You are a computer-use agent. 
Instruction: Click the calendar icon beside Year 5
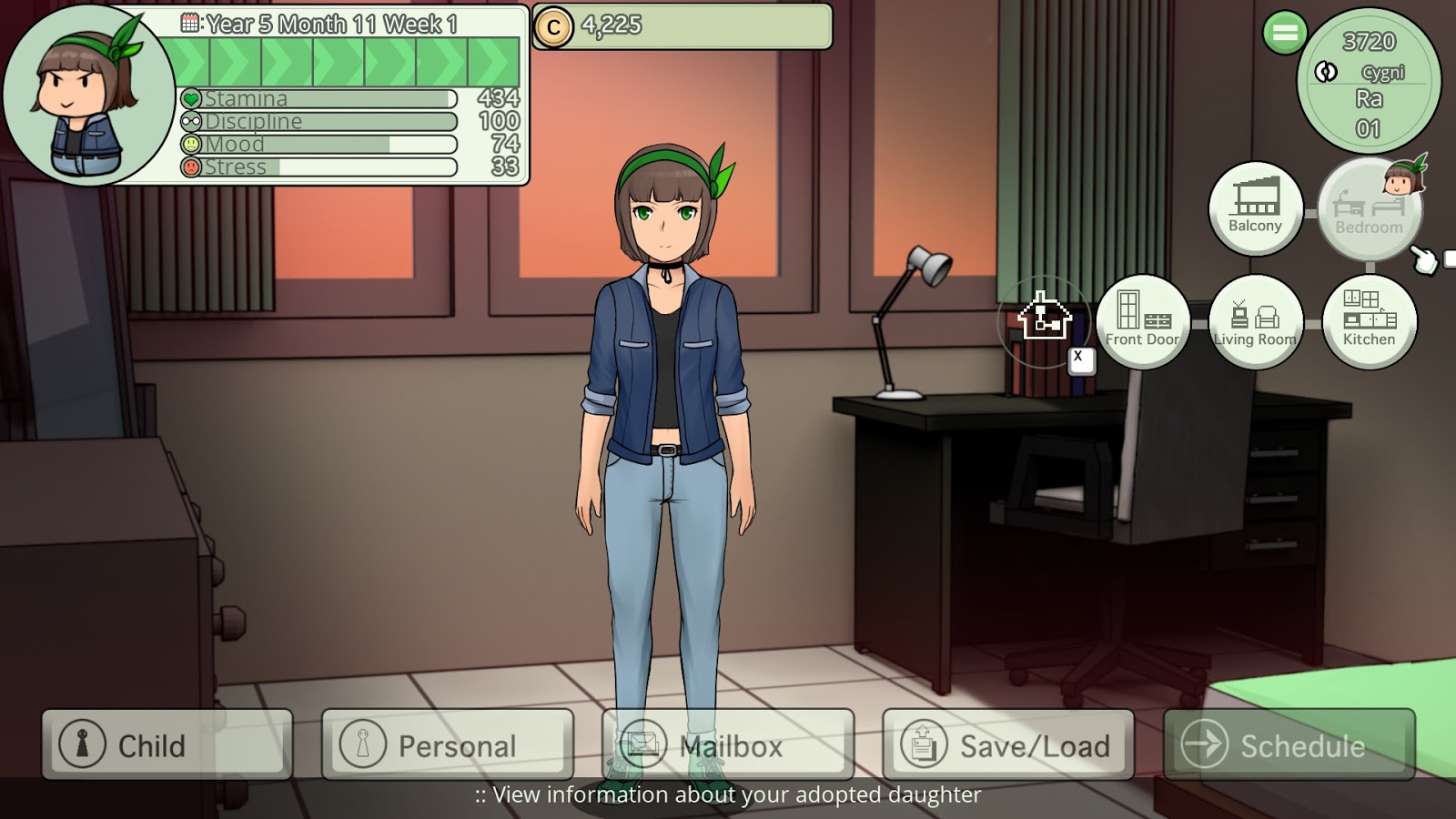[x=189, y=20]
